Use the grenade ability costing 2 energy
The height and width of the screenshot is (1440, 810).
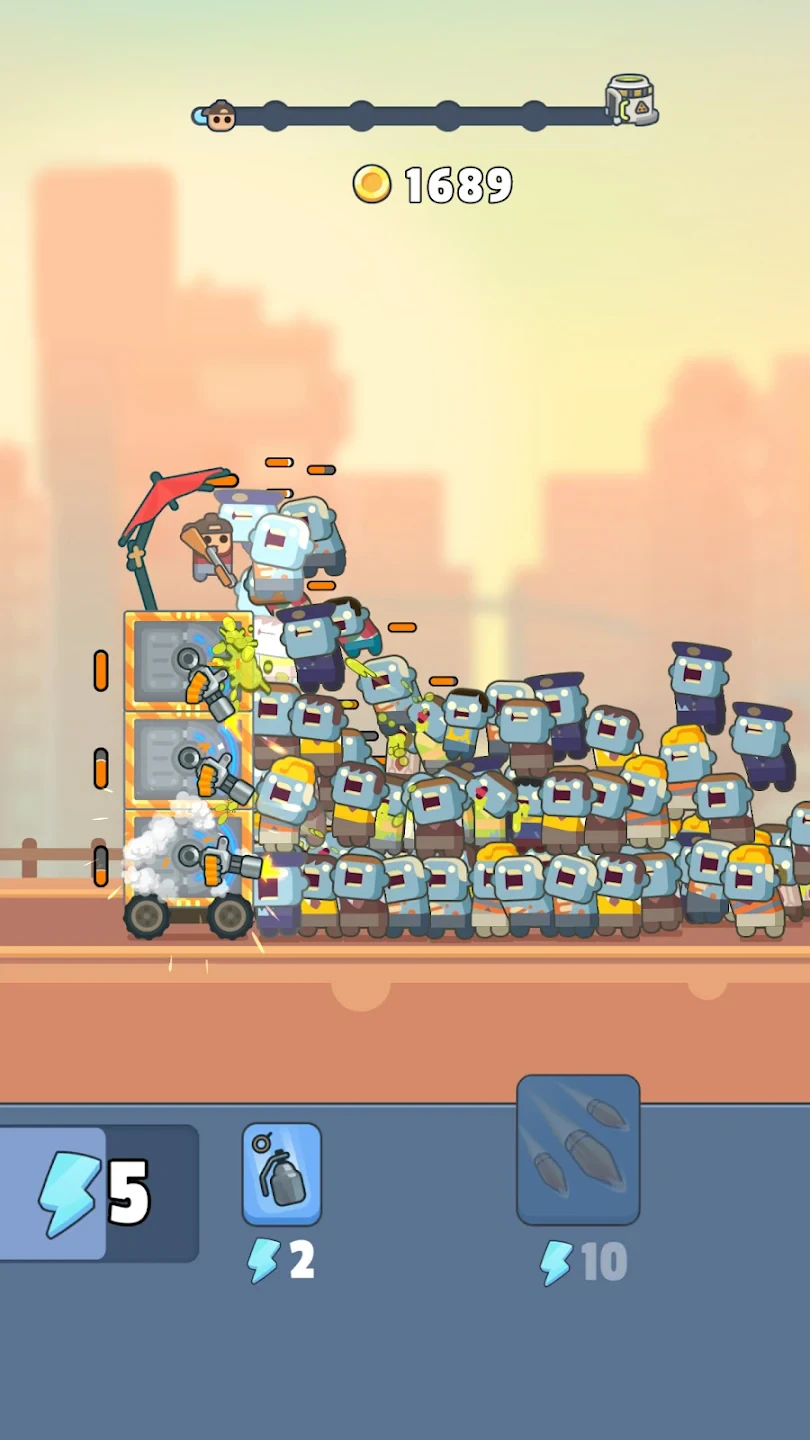(281, 1173)
